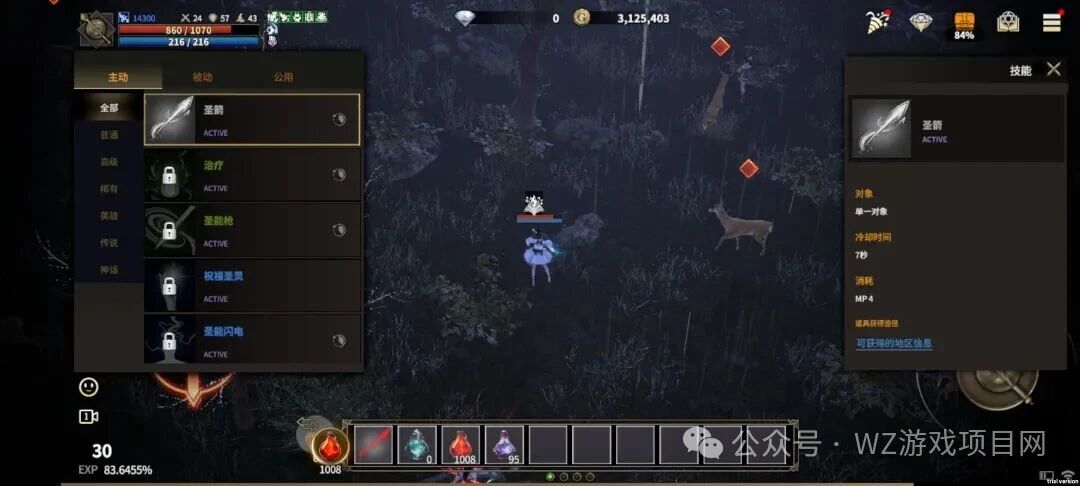Select the 圣箭 skill row
Screen dimensions: 1080x486
tap(252, 120)
